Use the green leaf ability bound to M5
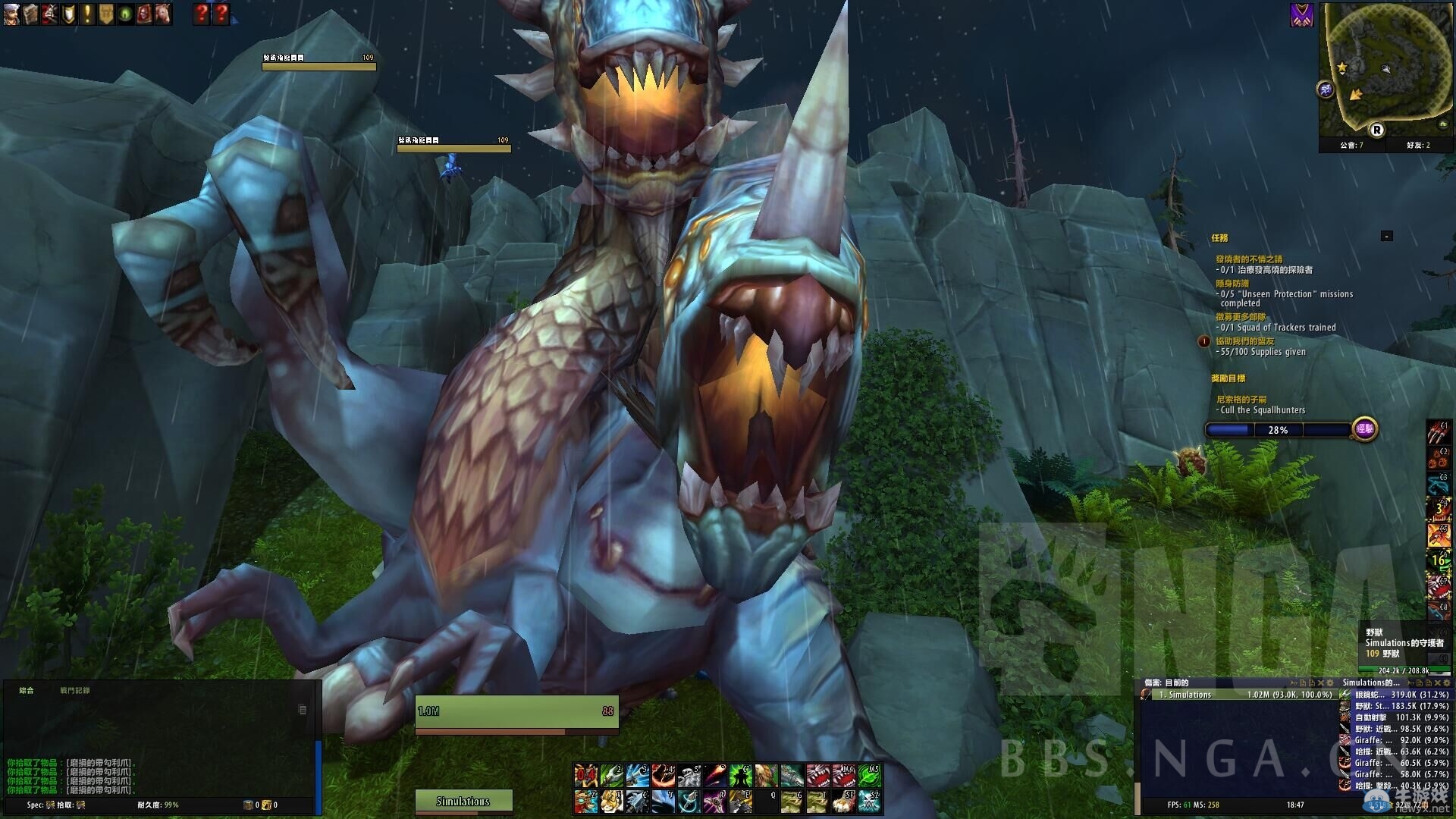The image size is (1456, 819). click(x=869, y=776)
